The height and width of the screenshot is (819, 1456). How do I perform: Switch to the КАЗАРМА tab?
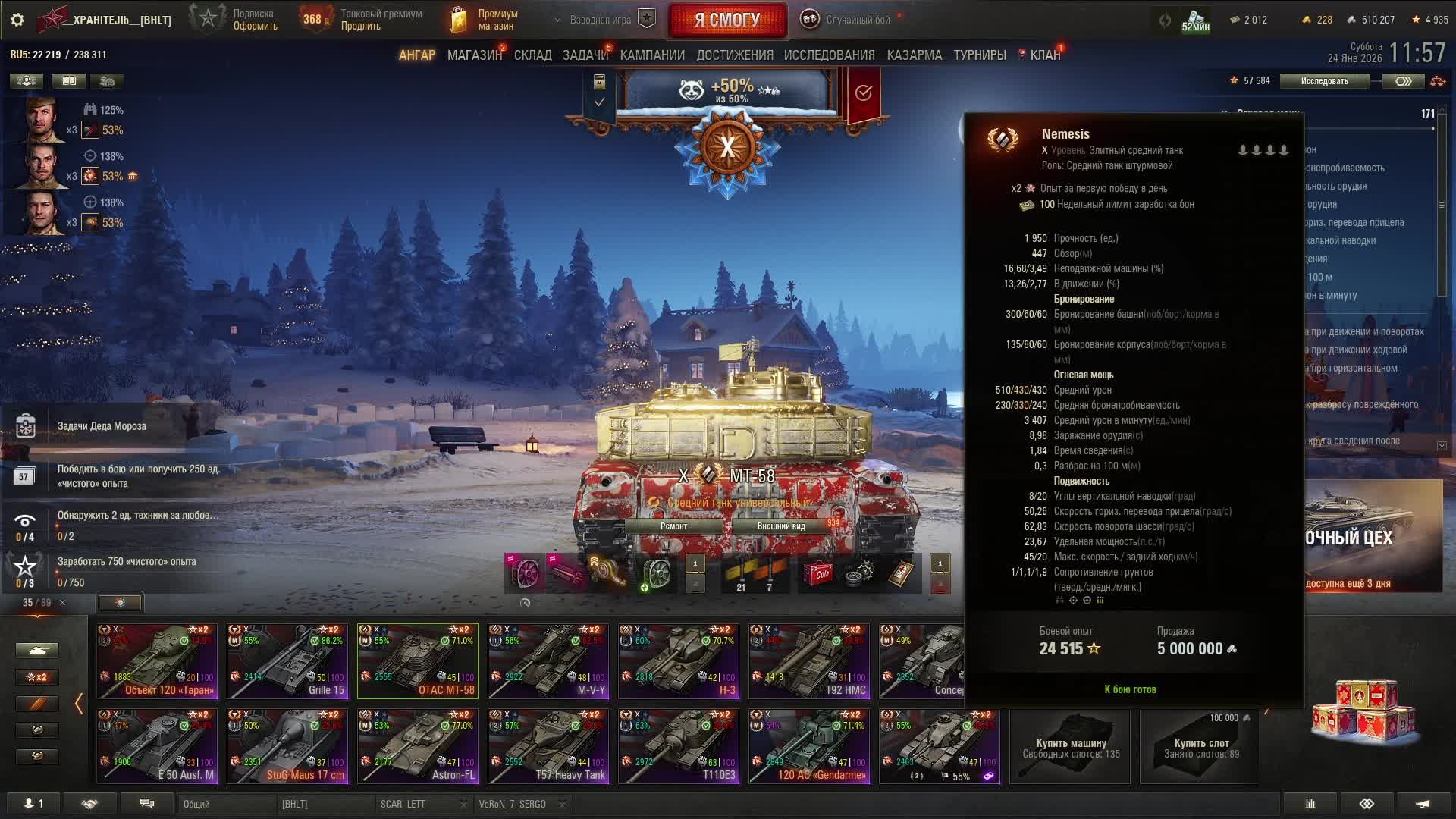click(914, 55)
